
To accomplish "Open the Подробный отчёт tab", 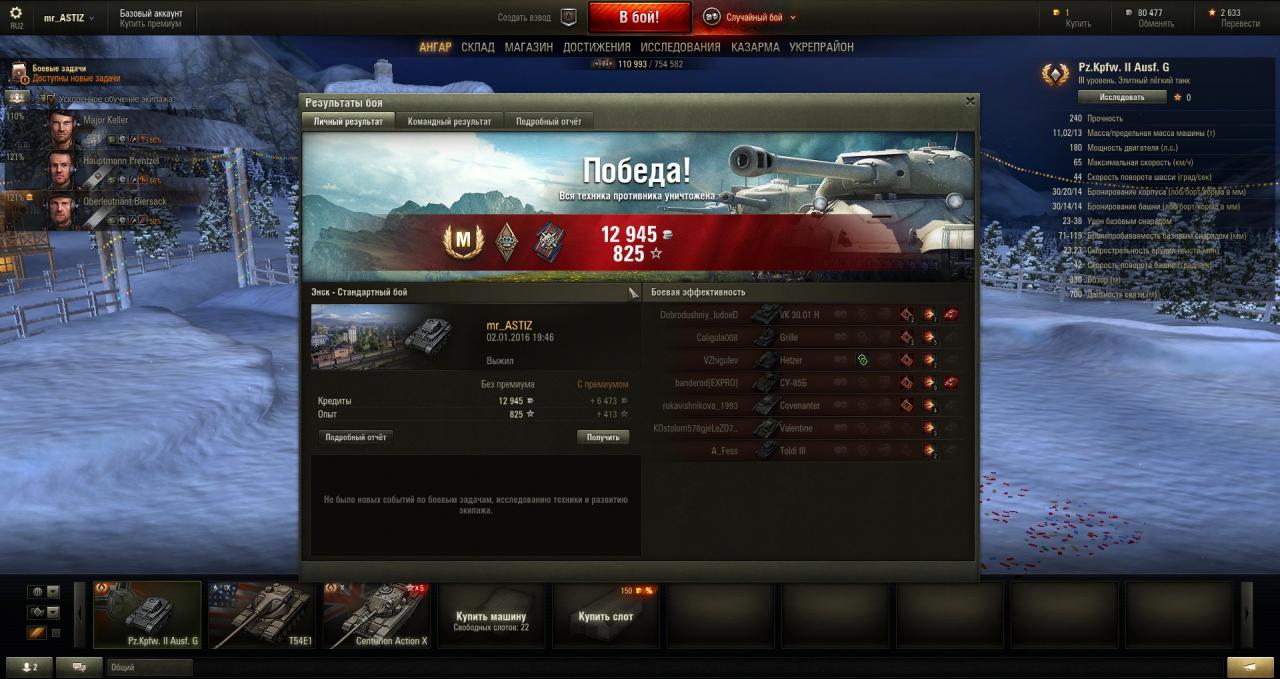I will click(548, 121).
